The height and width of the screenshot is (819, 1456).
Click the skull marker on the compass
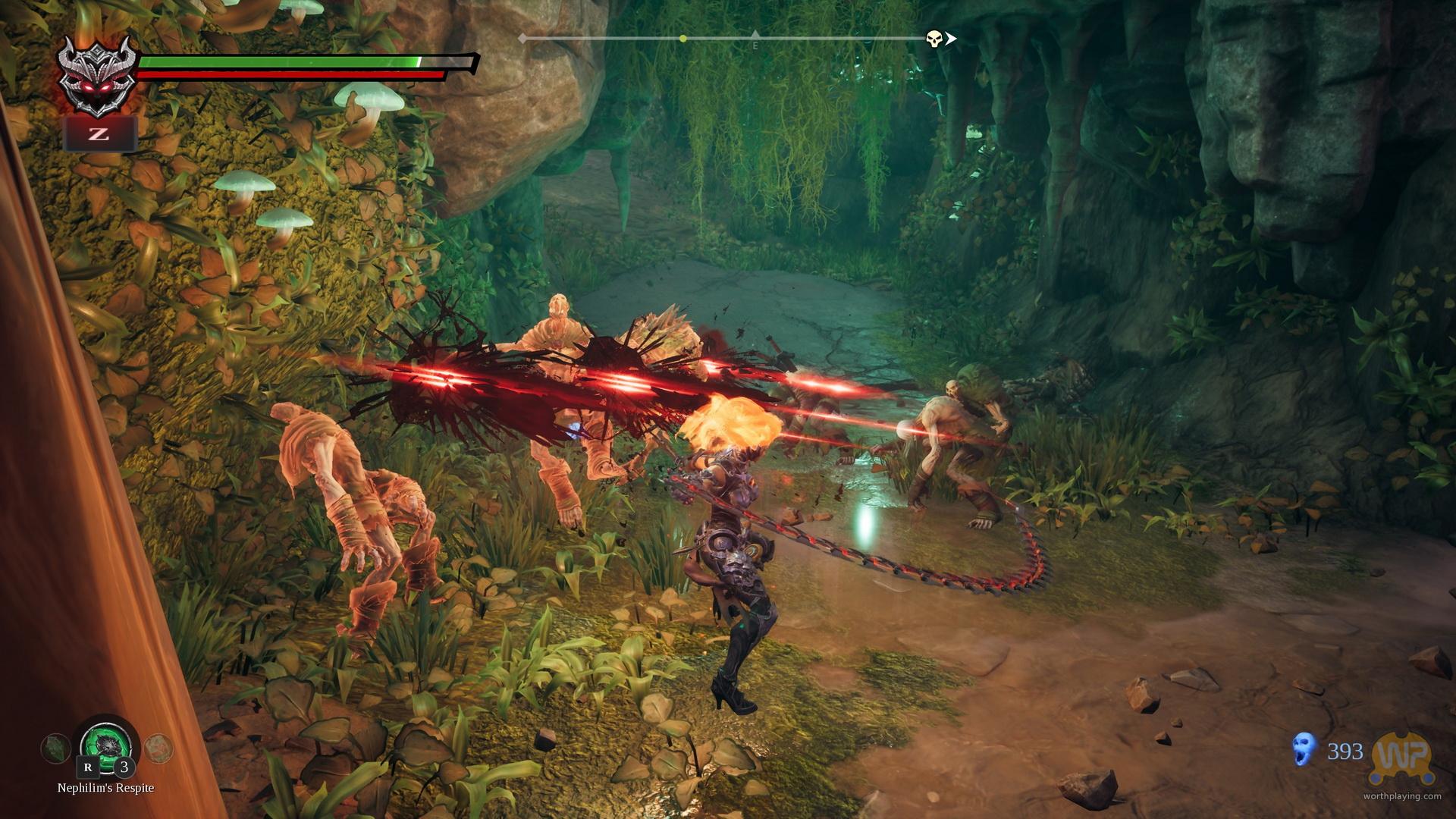tap(934, 39)
